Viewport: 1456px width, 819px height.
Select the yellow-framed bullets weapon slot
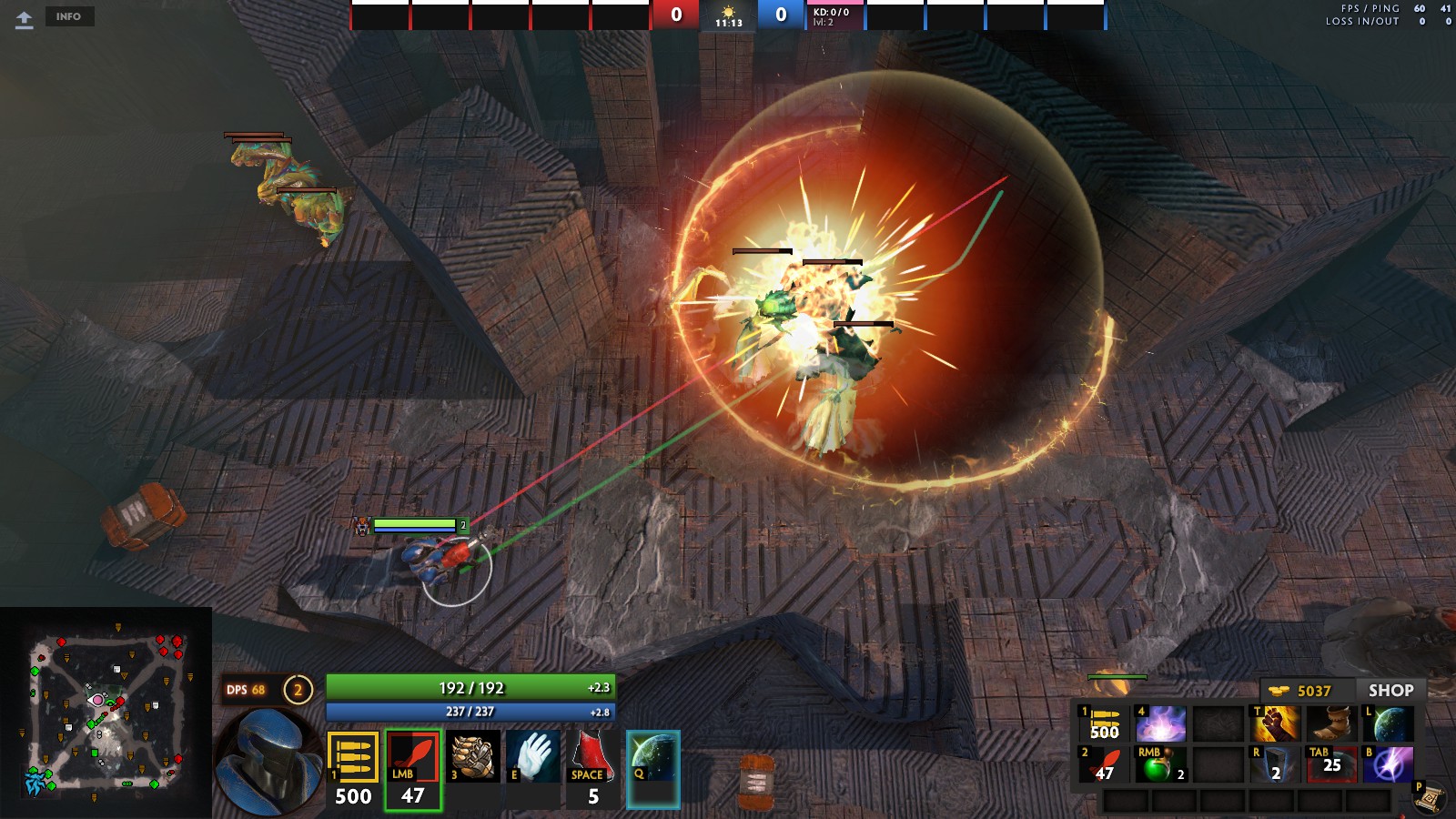(x=353, y=757)
